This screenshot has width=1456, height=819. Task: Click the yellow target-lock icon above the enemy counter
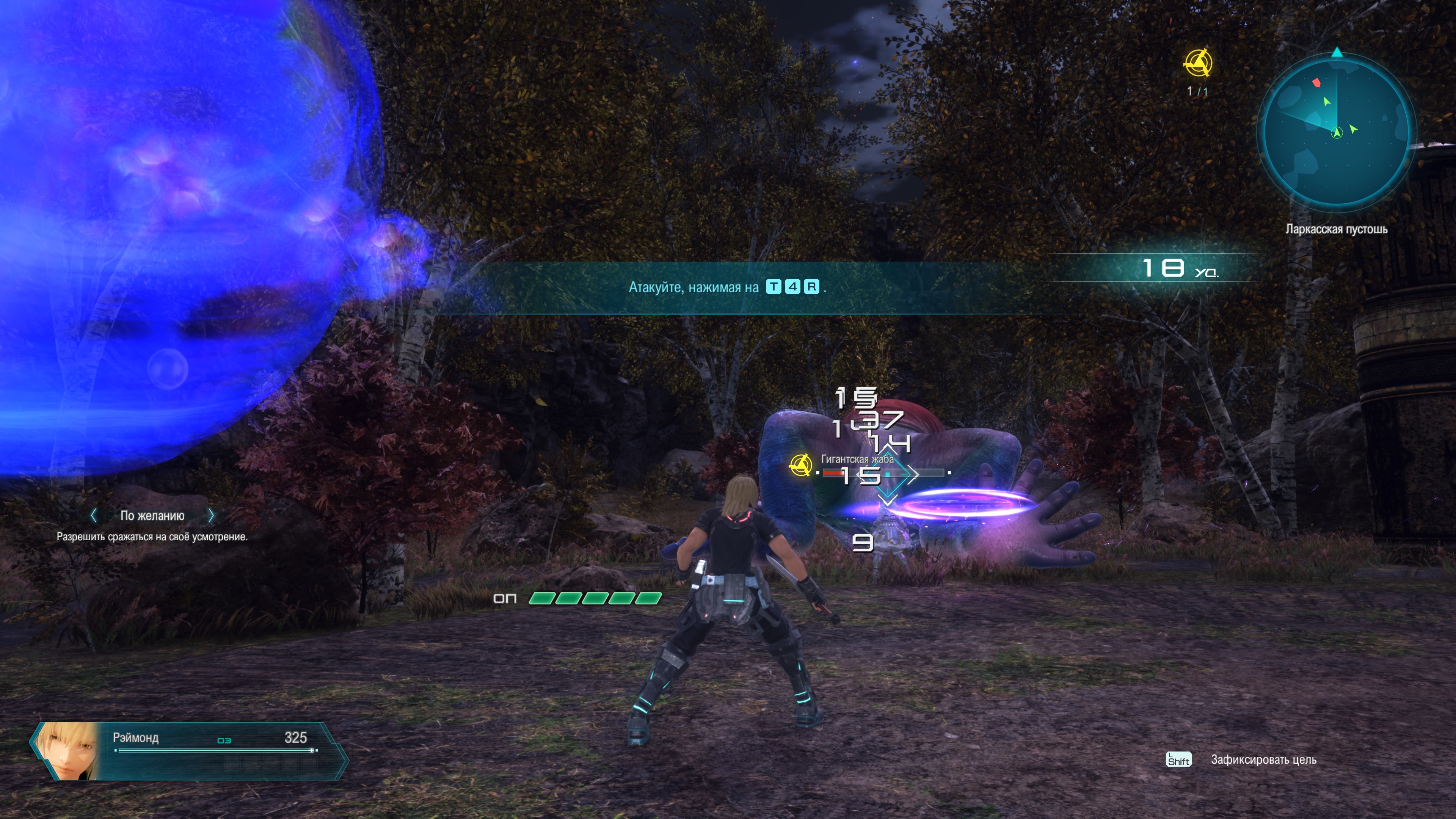click(1197, 63)
